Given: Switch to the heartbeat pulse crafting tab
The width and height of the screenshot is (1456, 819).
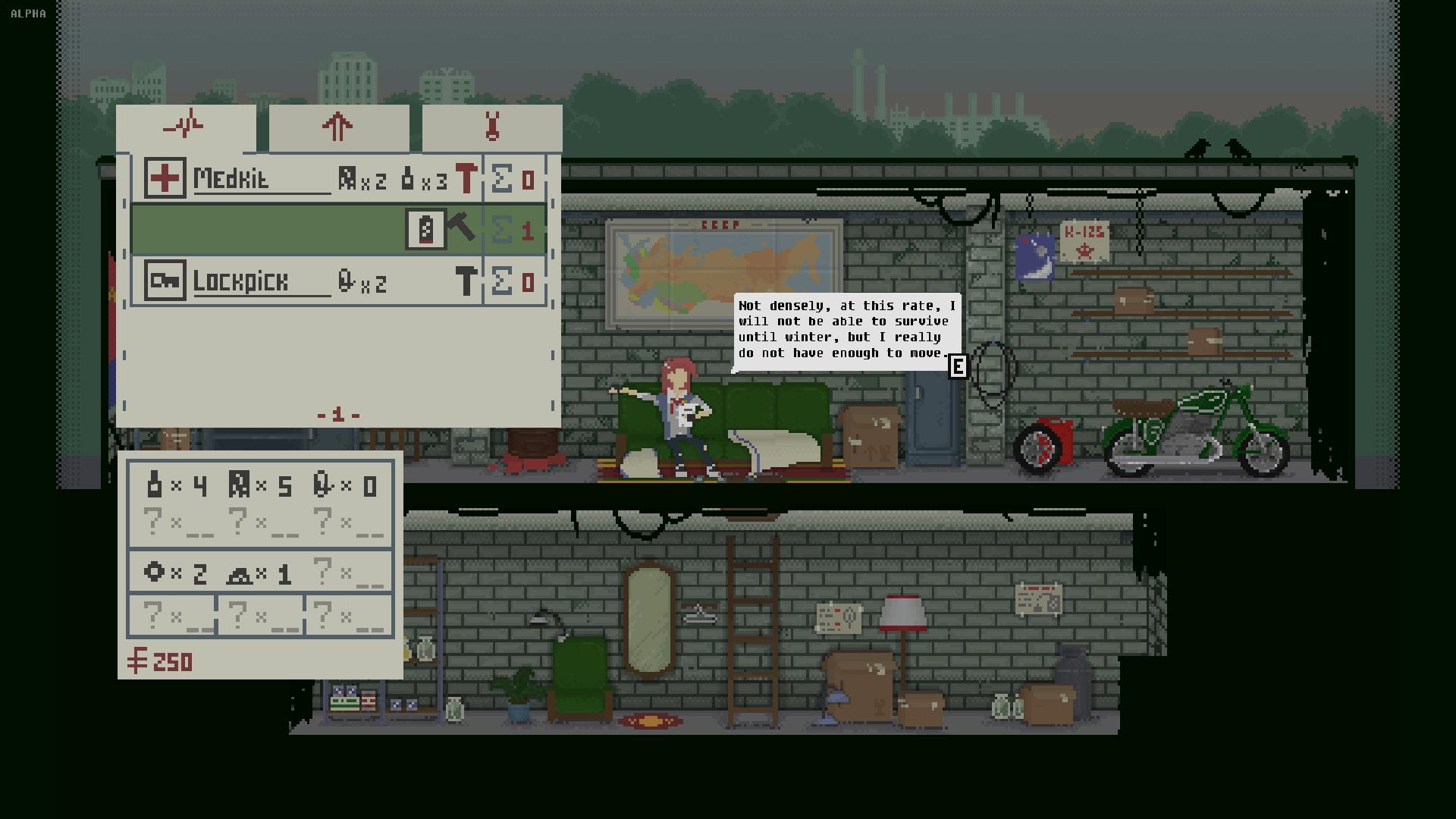Looking at the screenshot, I should 185,127.
